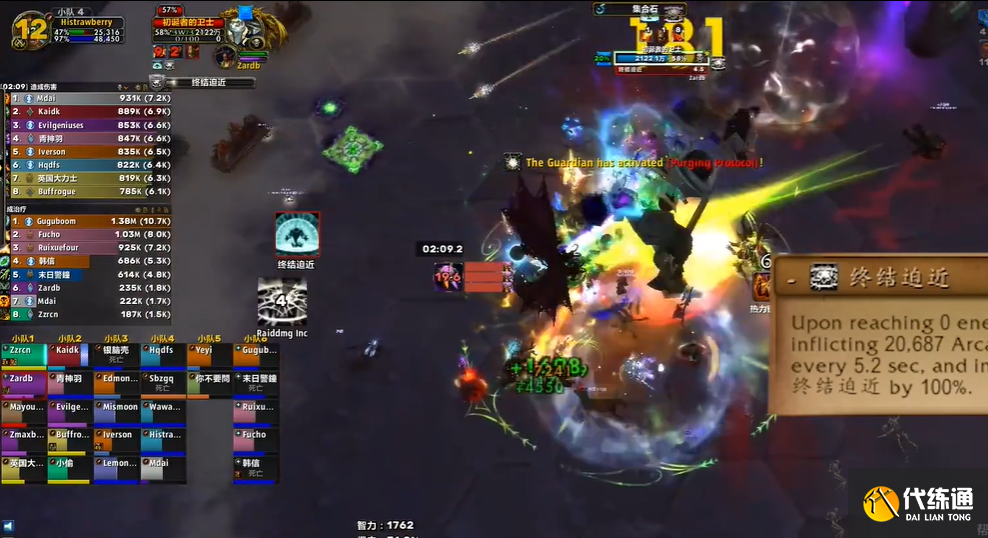Viewport: 988px width, 538px height.
Task: Target Lemon raid frame in group 3
Action: (x=116, y=469)
